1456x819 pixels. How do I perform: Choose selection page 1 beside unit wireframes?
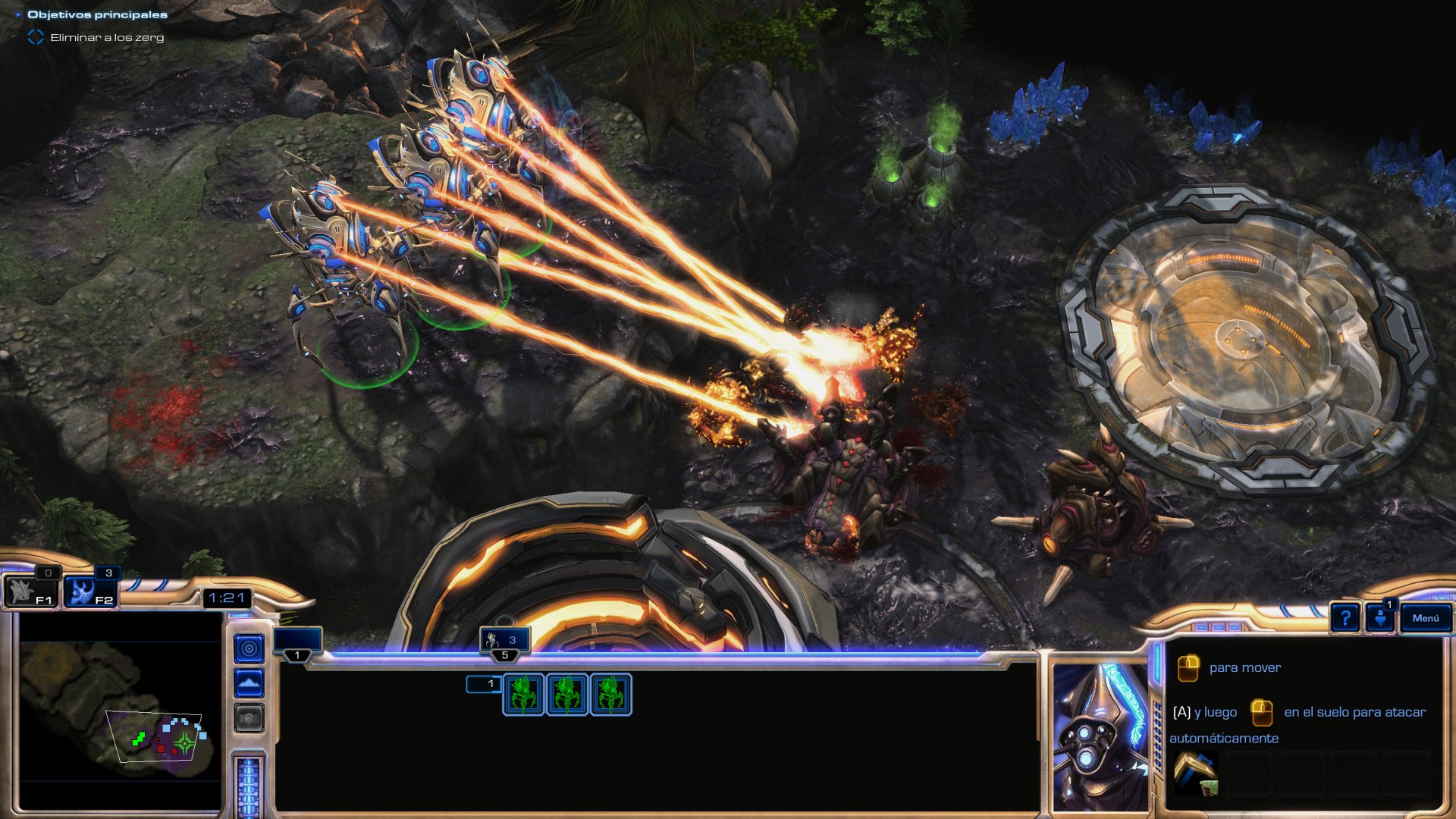pos(484,684)
